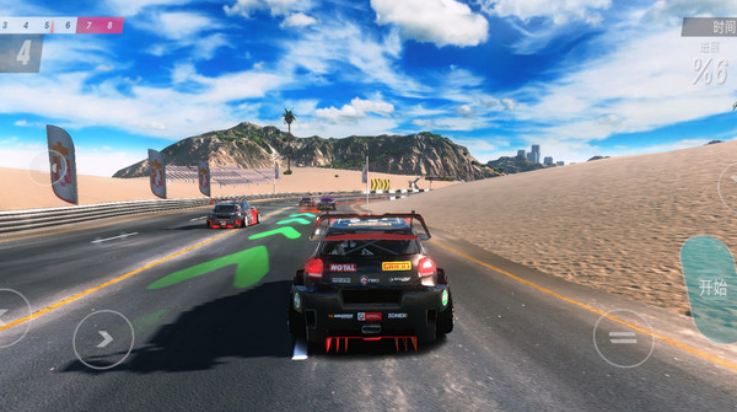Hit the brake button with two bars

point(622,338)
